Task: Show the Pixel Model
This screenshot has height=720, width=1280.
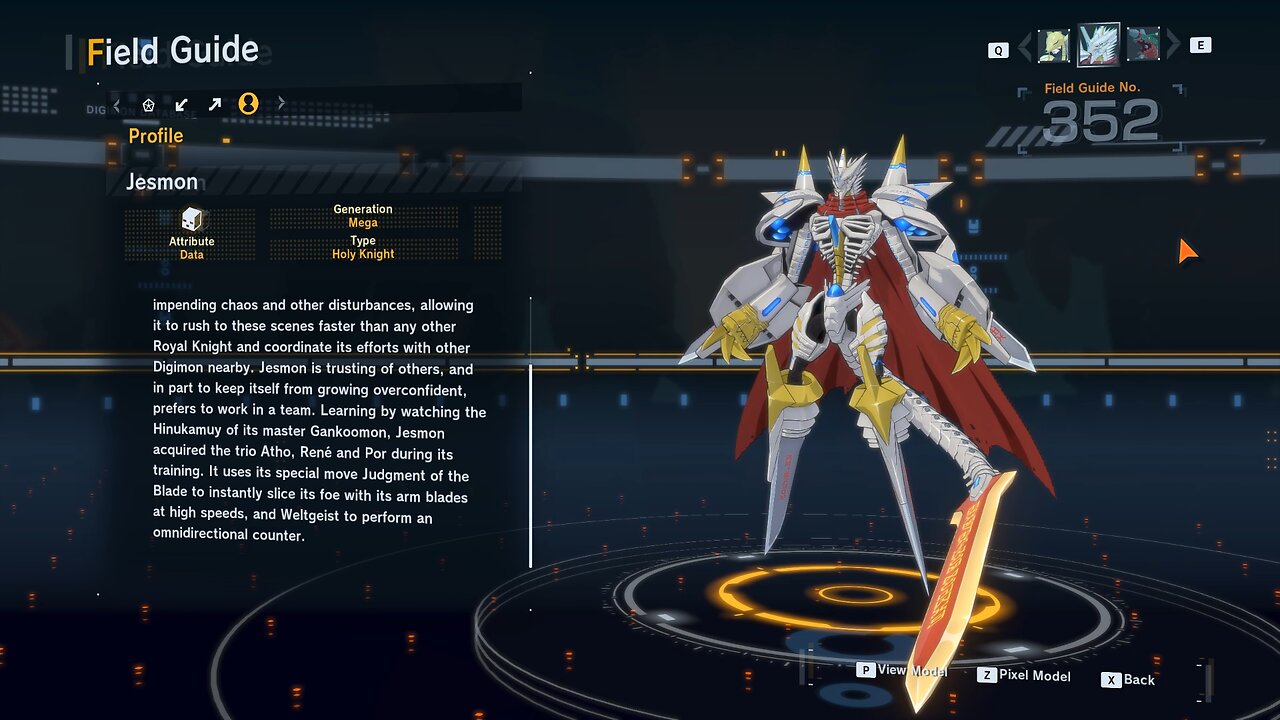Action: (1024, 676)
